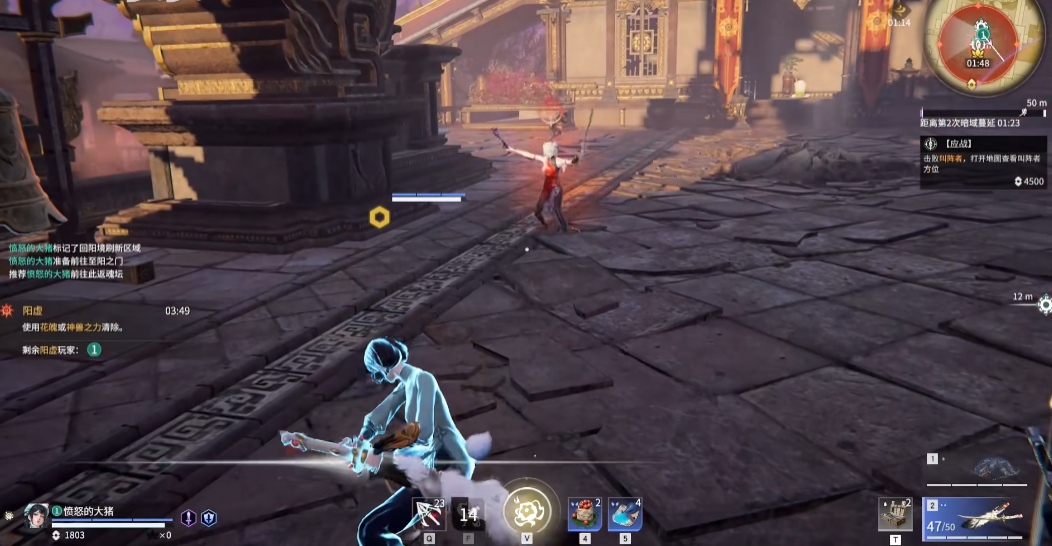The width and height of the screenshot is (1052, 546).
Task: Open the armor repair kit box slot
Action: [894, 514]
